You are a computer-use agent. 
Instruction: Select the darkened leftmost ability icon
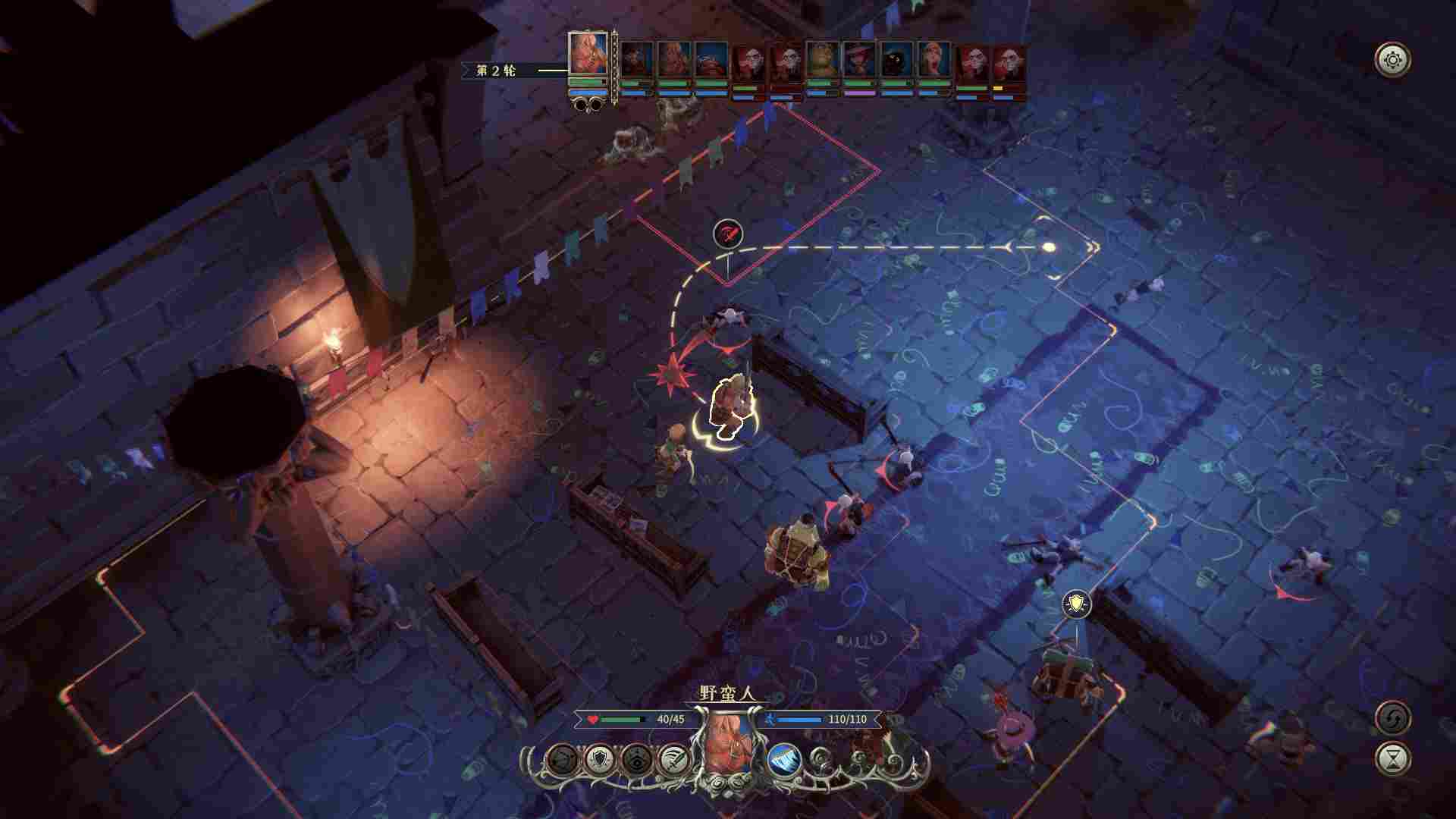(562, 758)
